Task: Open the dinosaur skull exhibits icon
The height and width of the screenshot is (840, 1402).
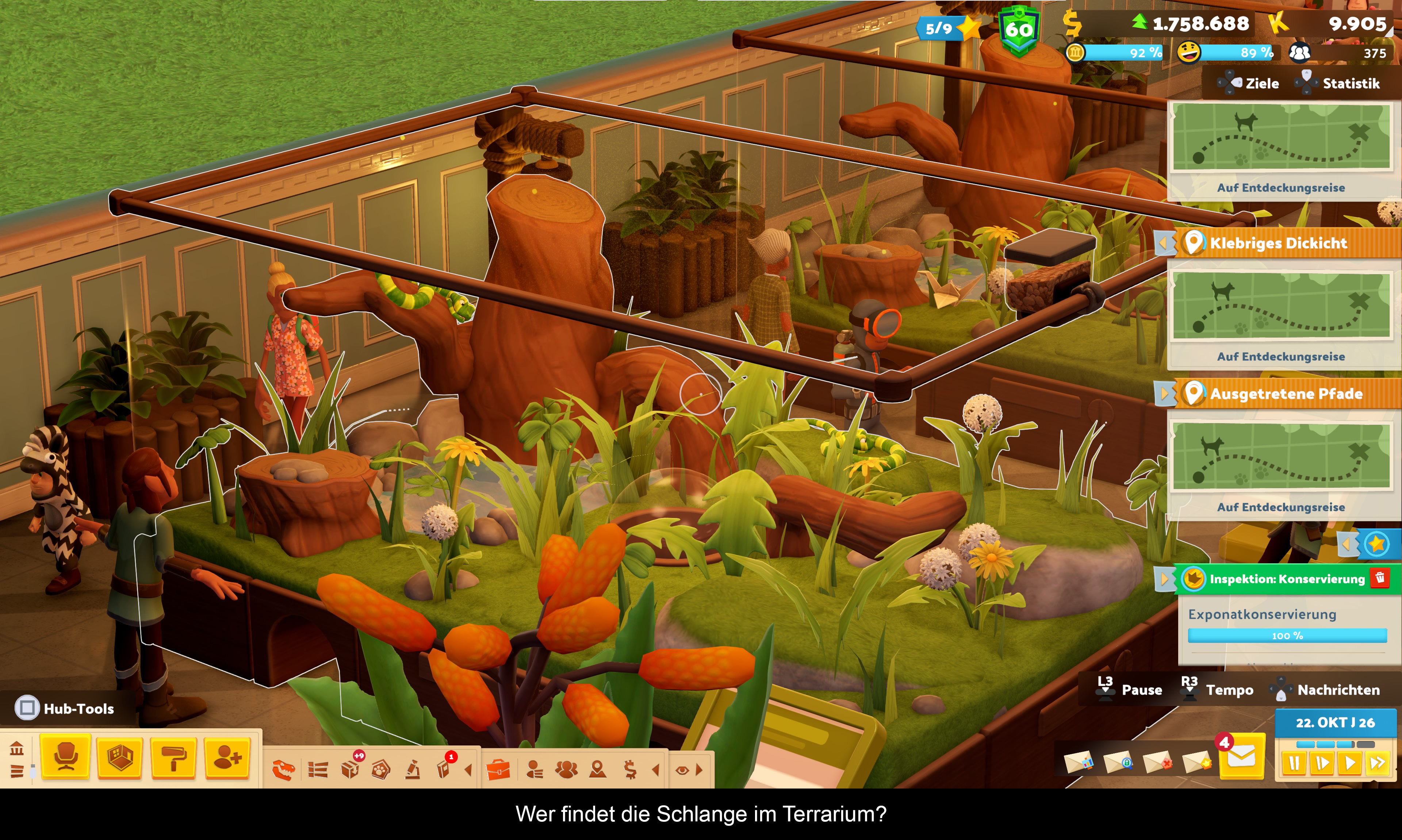Action: click(284, 770)
